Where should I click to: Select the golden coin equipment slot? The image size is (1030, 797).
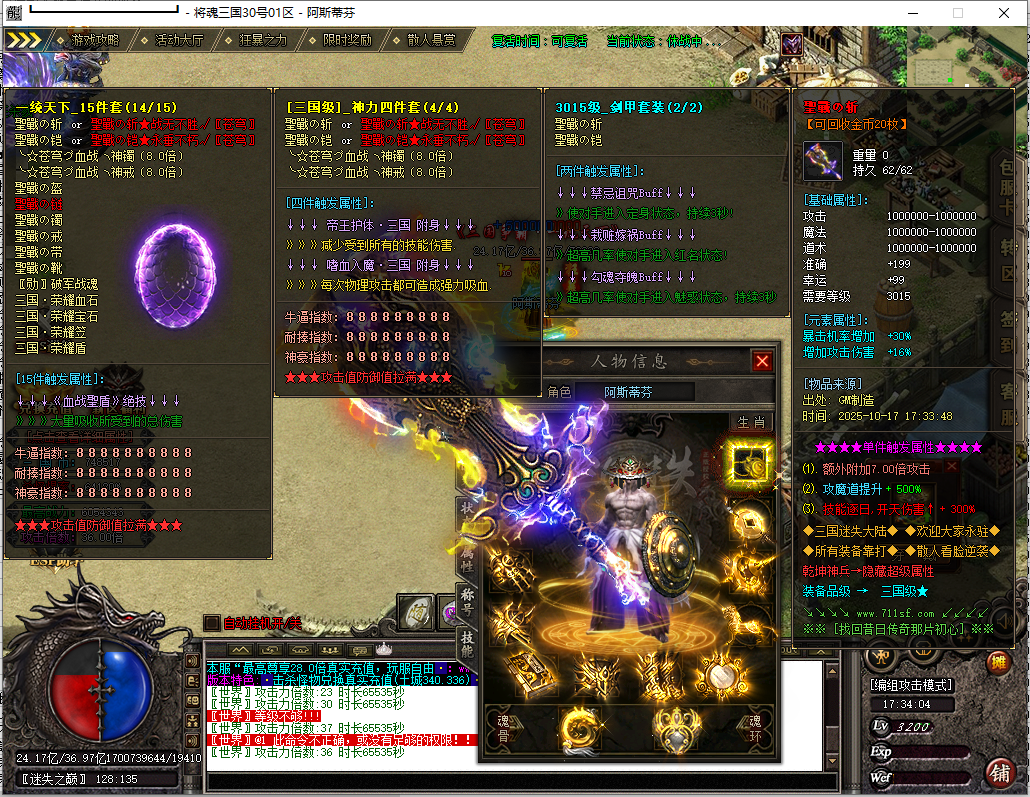(x=748, y=518)
